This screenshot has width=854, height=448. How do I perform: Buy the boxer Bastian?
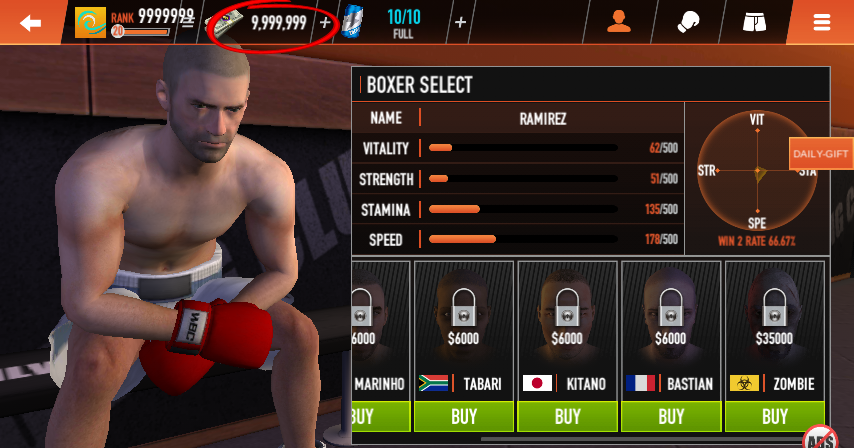click(x=671, y=416)
